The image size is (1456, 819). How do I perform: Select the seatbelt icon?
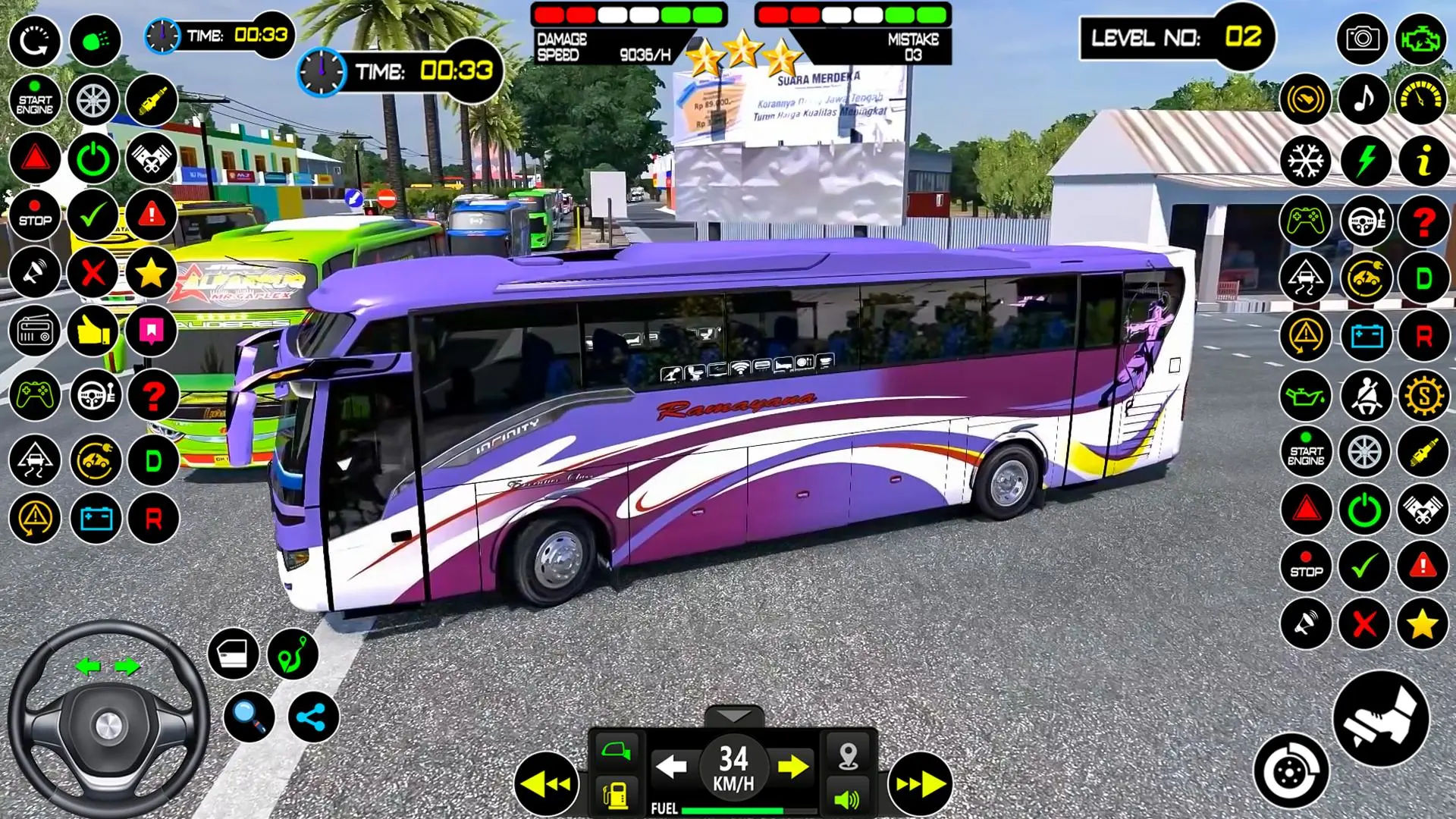click(1364, 395)
